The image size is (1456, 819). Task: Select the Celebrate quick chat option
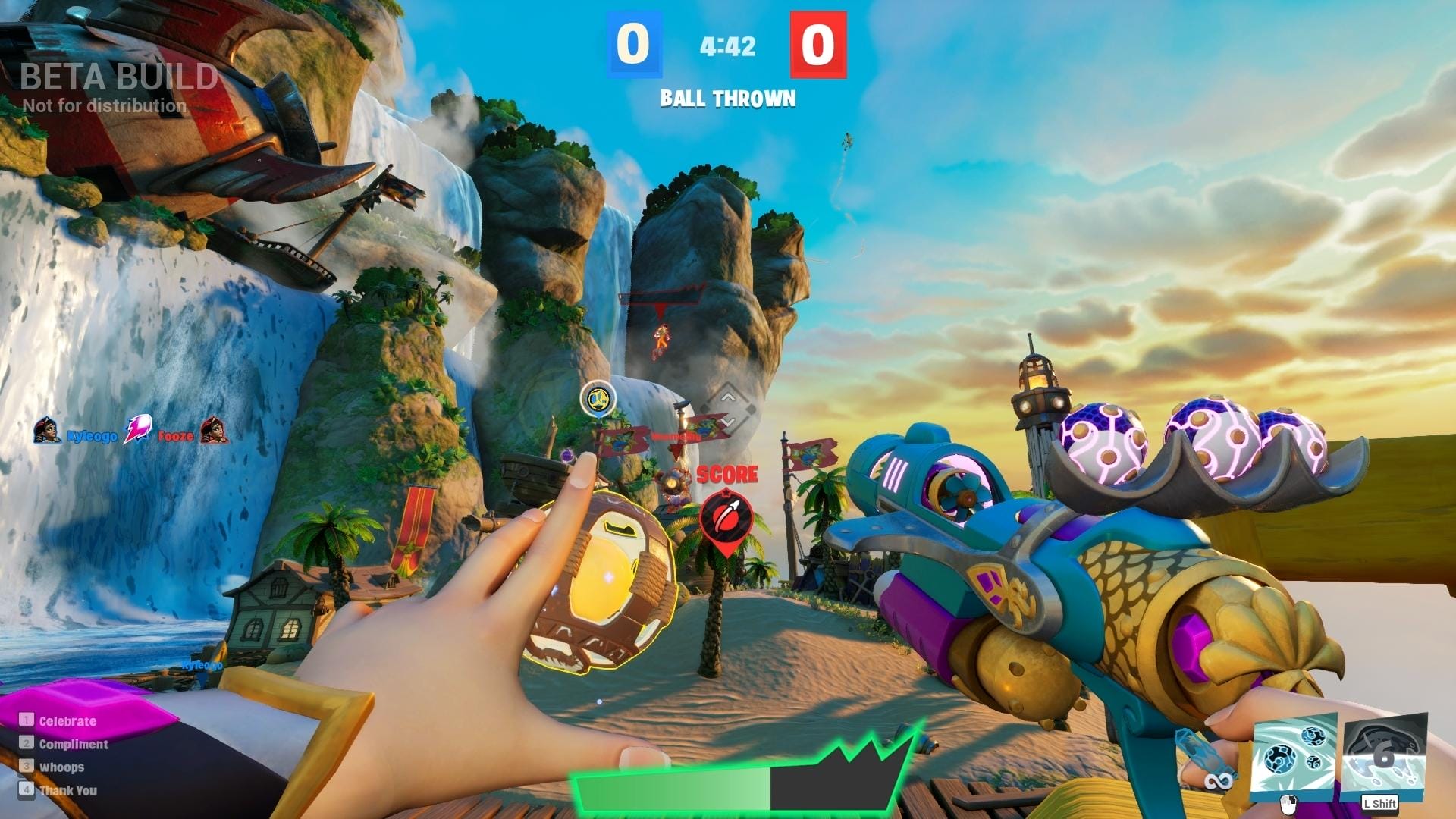[67, 721]
